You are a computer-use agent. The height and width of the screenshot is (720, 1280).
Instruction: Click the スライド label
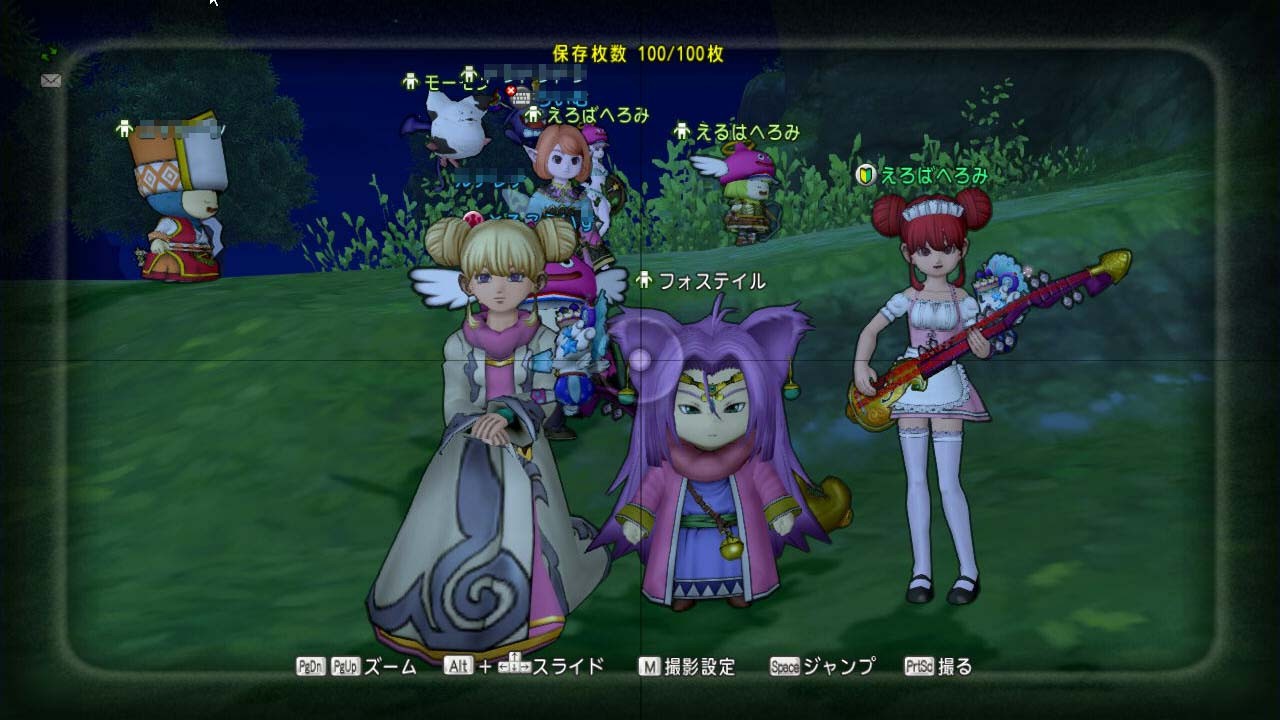pos(567,666)
